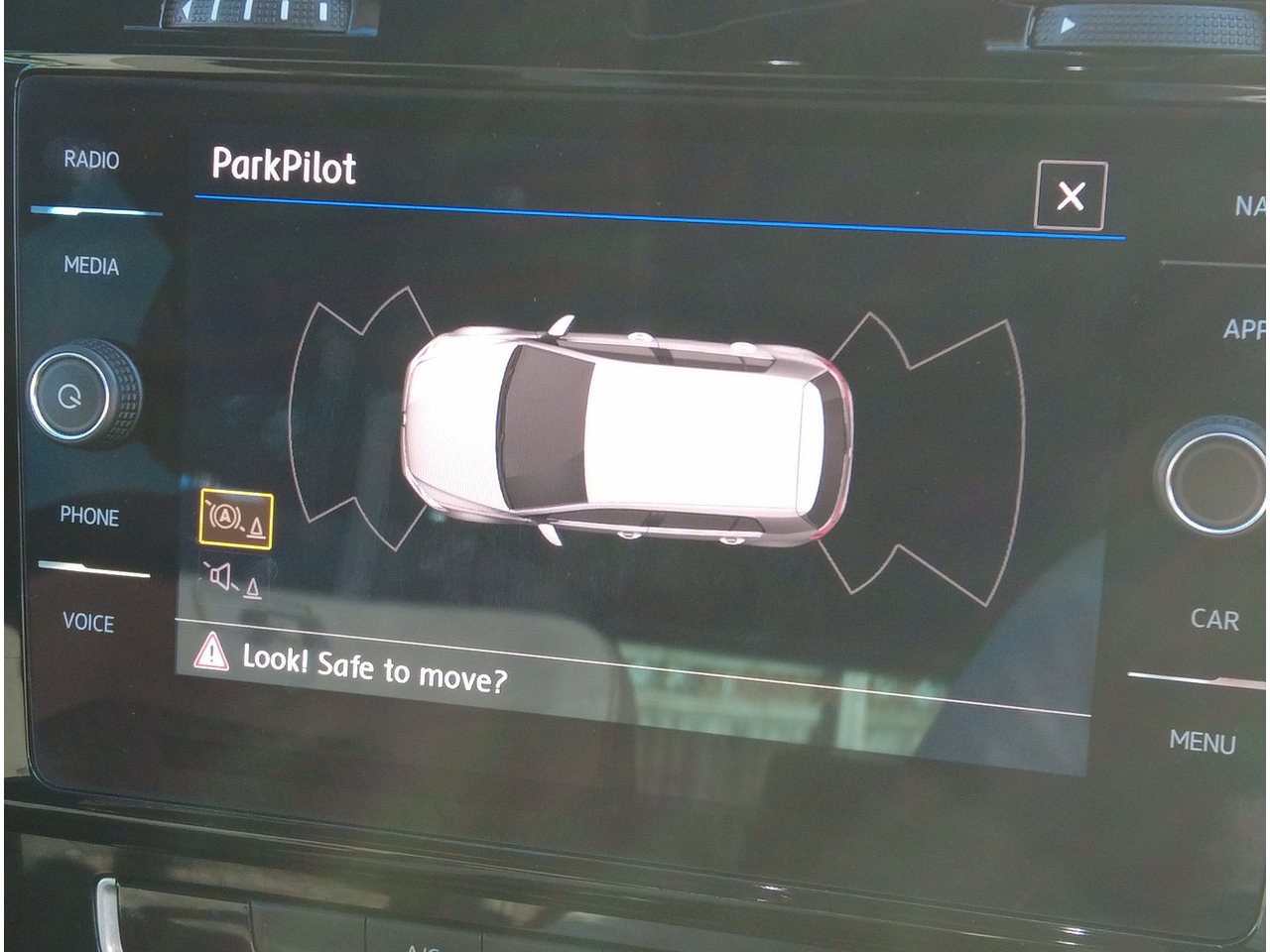Open the CAR settings menu
The image size is (1270, 952).
click(x=1214, y=620)
